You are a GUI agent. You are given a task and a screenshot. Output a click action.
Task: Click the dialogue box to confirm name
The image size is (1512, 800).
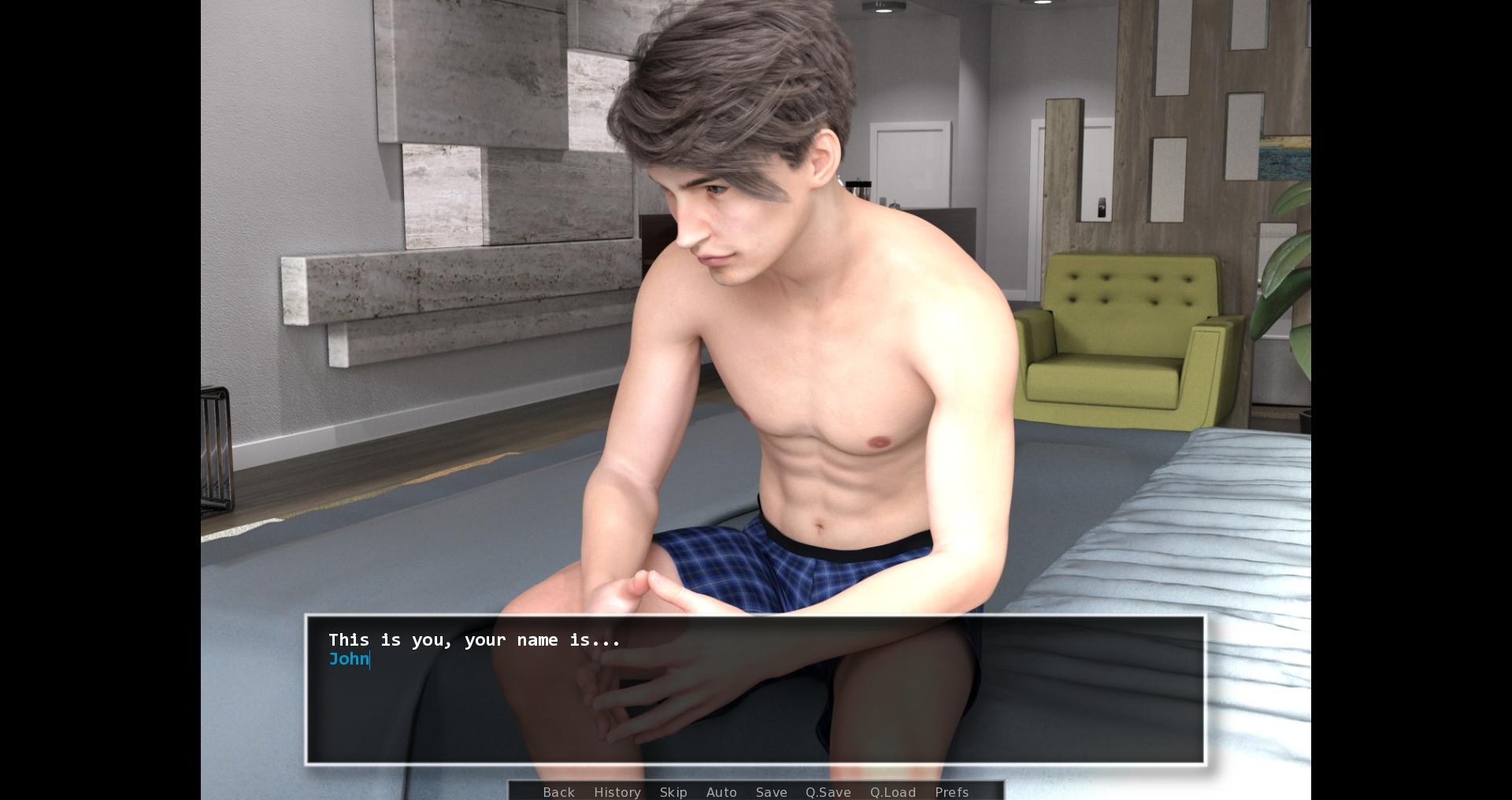tap(754, 691)
